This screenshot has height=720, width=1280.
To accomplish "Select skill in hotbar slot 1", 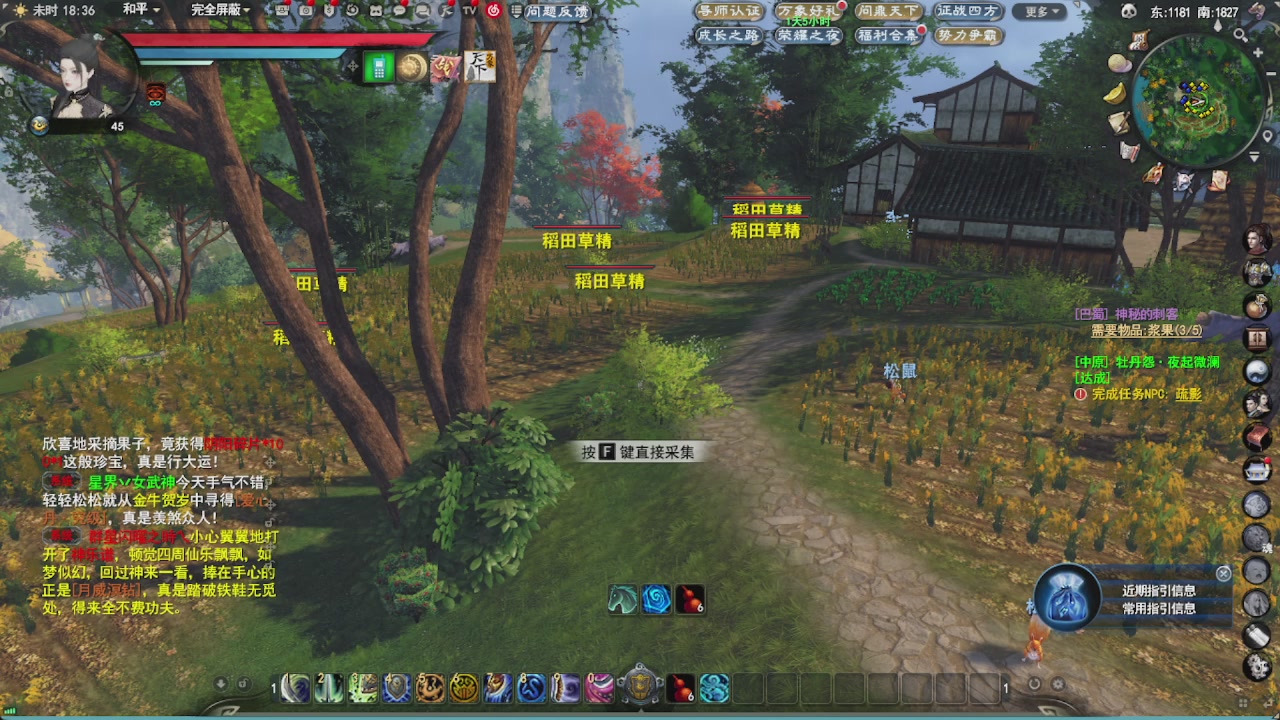I will coord(295,689).
